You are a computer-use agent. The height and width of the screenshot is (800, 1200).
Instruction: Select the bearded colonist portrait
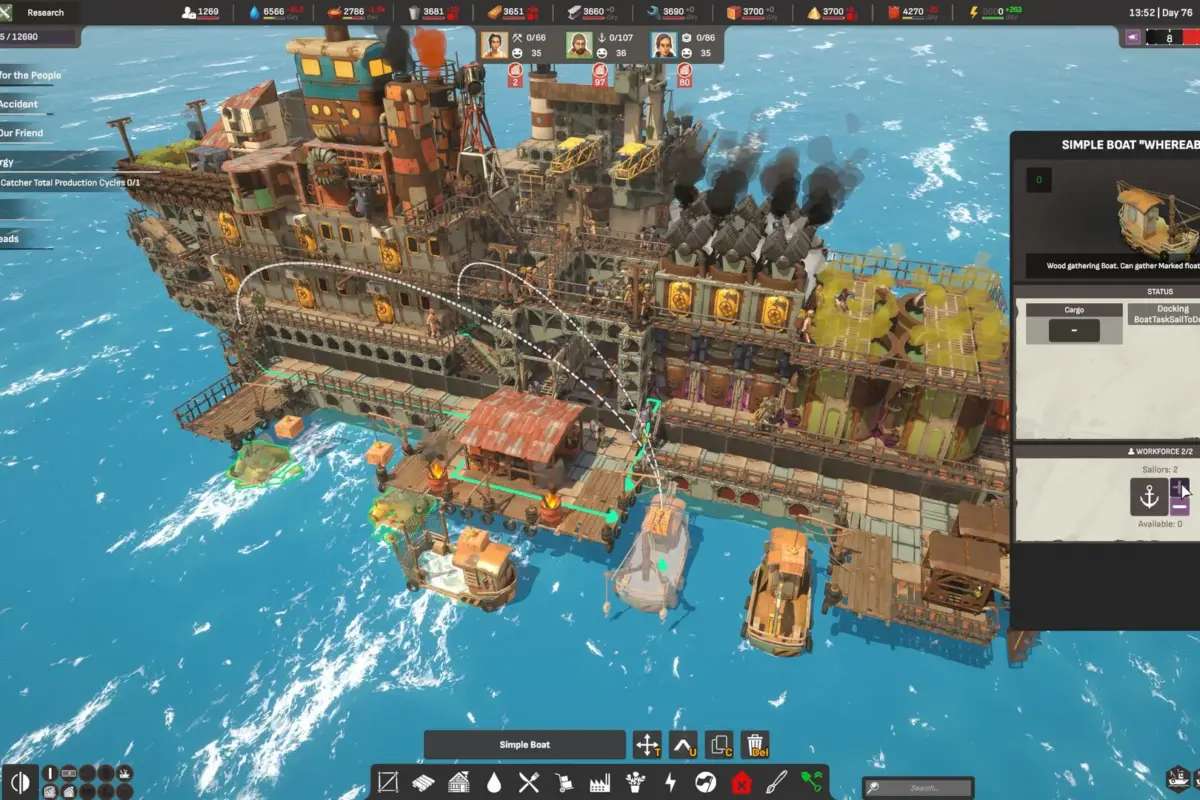(x=579, y=46)
